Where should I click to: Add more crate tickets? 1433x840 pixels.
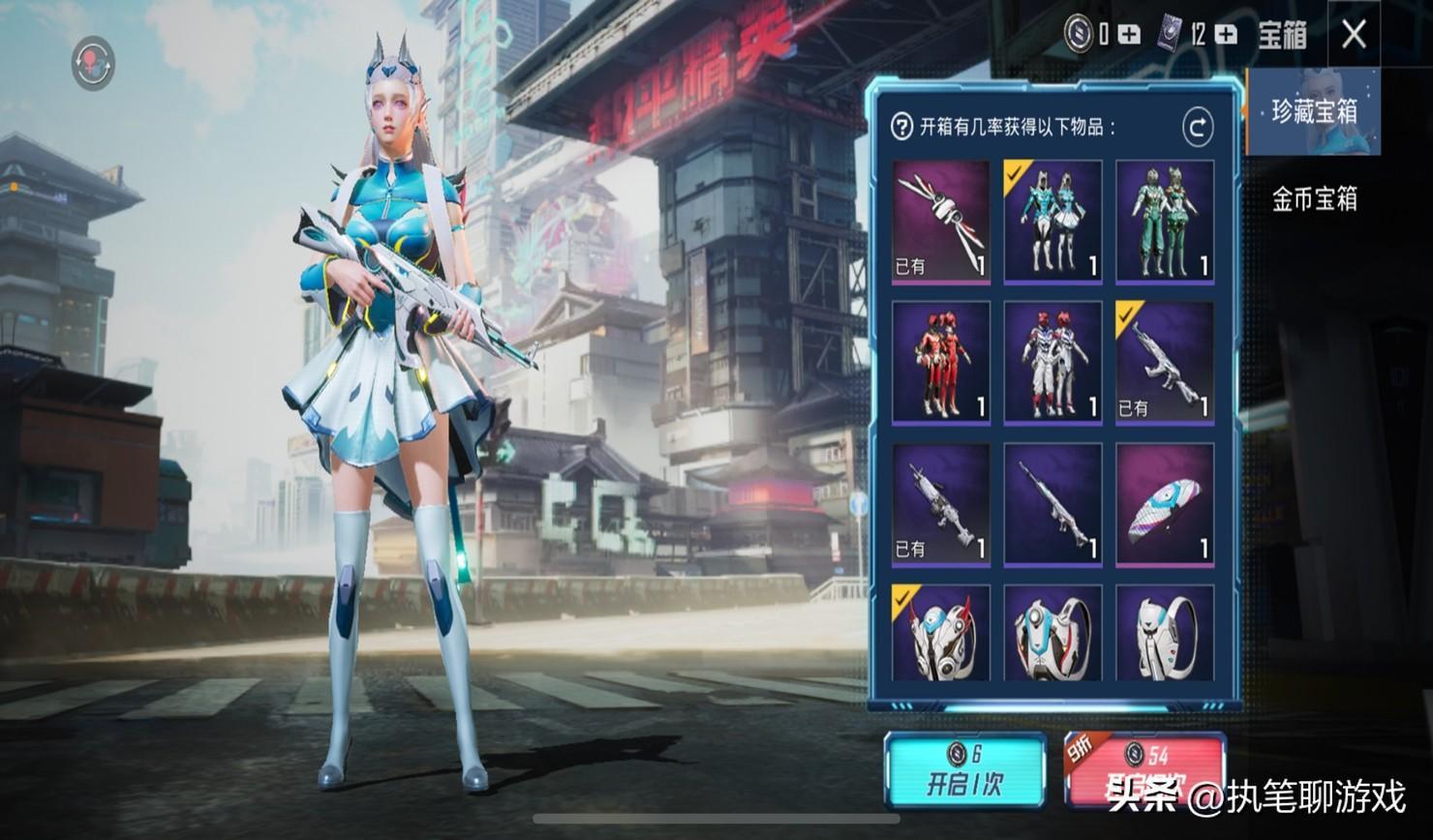(x=1226, y=35)
